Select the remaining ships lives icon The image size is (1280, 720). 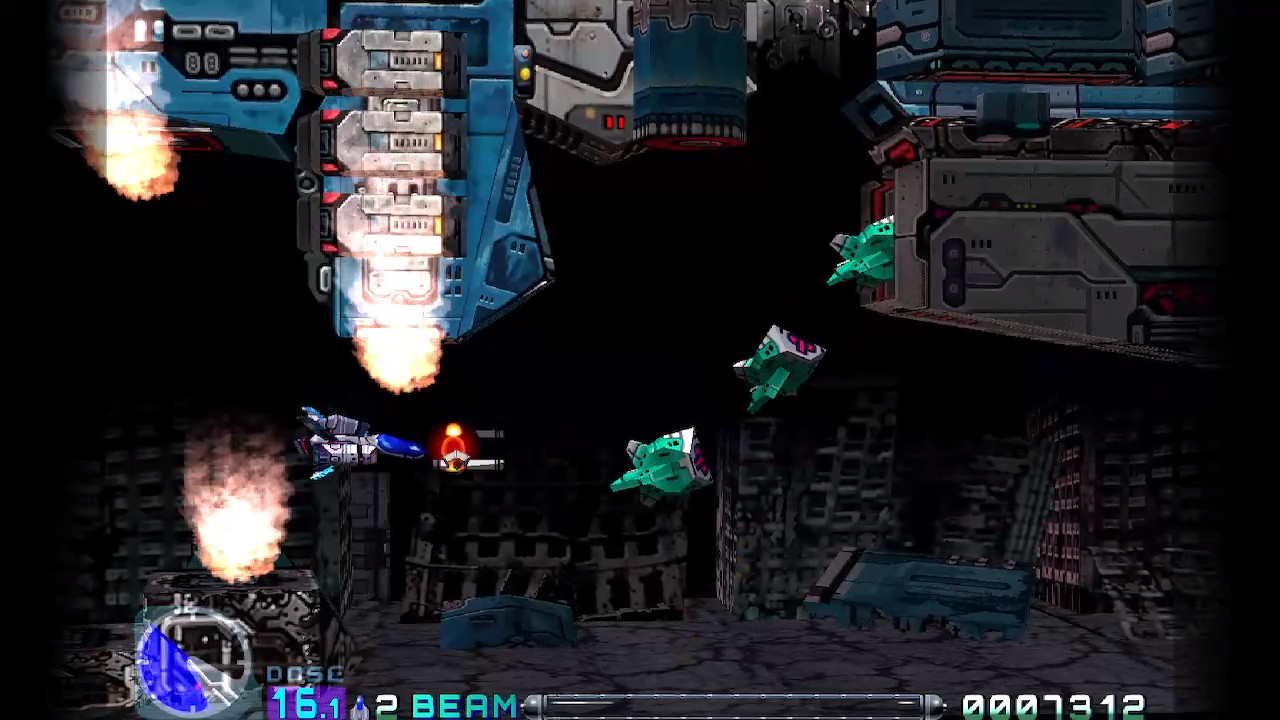point(359,706)
